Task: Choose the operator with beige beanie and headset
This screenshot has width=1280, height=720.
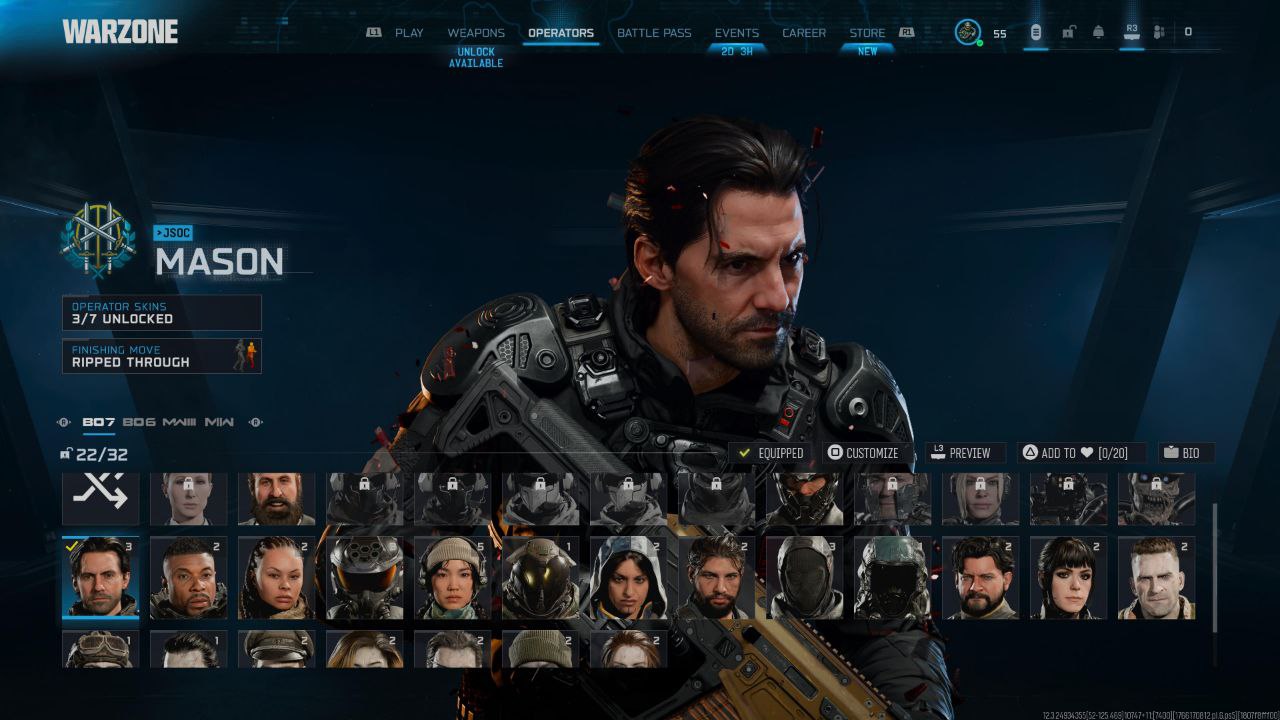Action: coord(453,578)
